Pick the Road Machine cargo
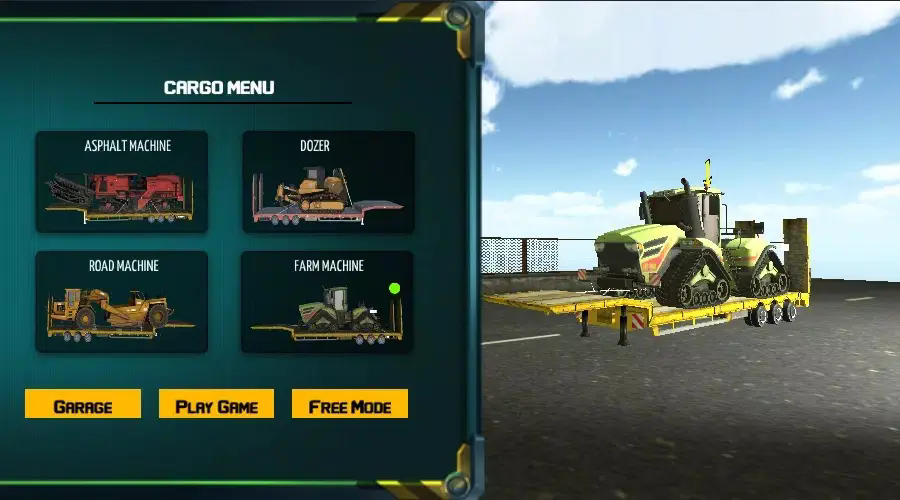The width and height of the screenshot is (900, 500). (x=122, y=302)
